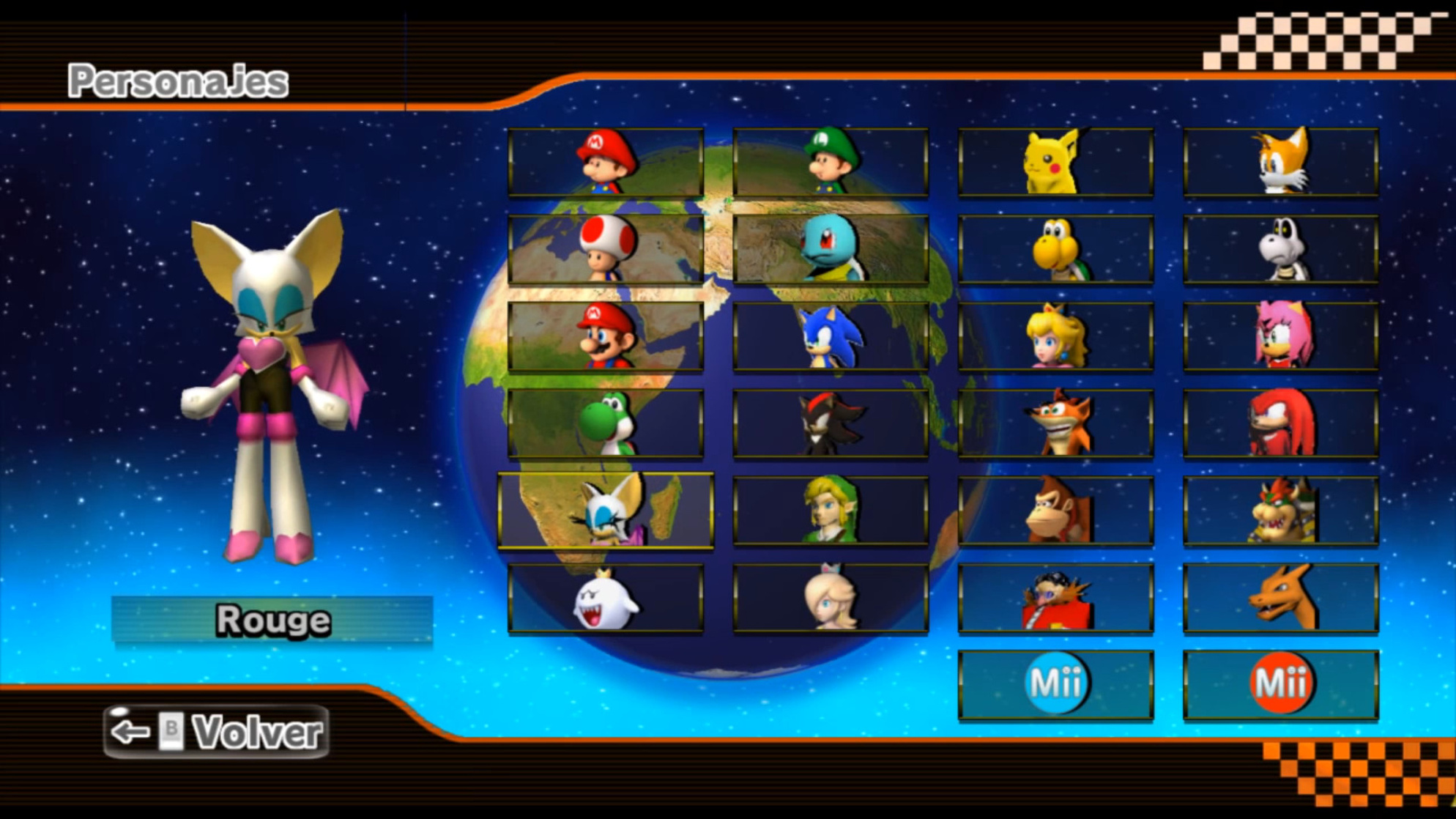Choose Tails from the roster
The image size is (1456, 819).
pos(1281,163)
